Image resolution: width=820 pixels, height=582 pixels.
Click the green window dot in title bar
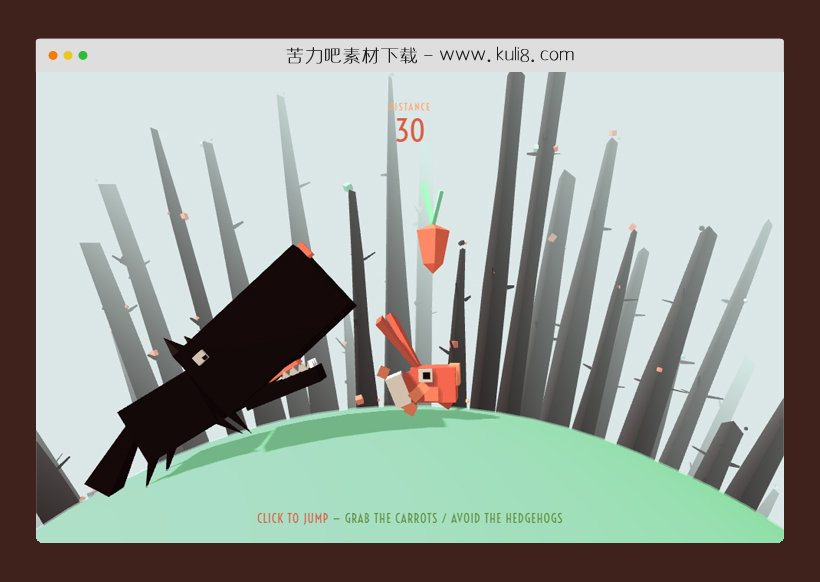pos(83,56)
